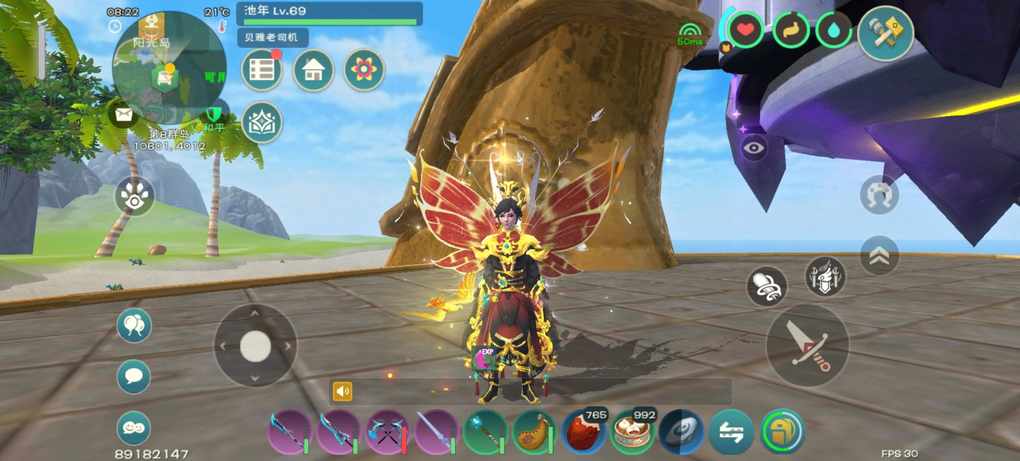Toggle the eye visibility icon

tap(755, 147)
